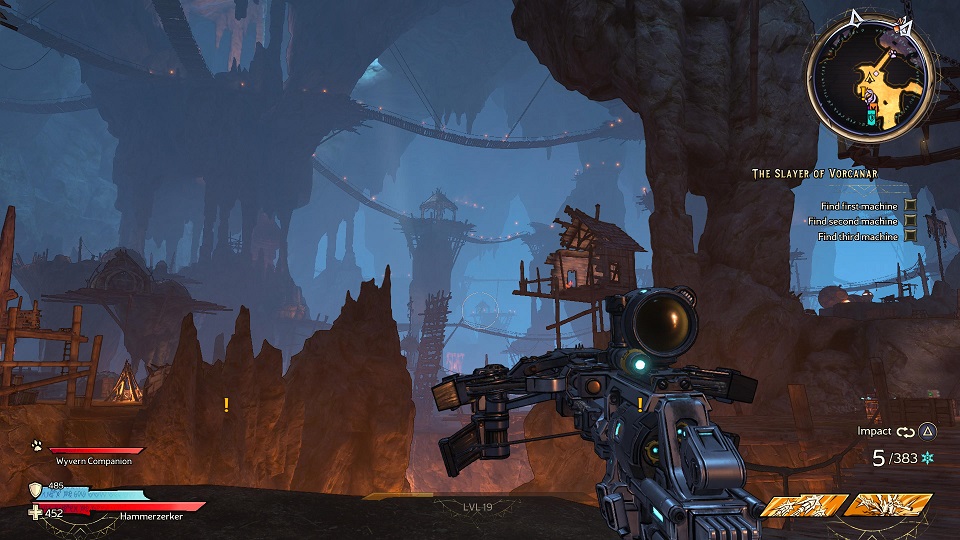The height and width of the screenshot is (540, 960).
Task: Click the Find second machine objective
Action: click(853, 221)
